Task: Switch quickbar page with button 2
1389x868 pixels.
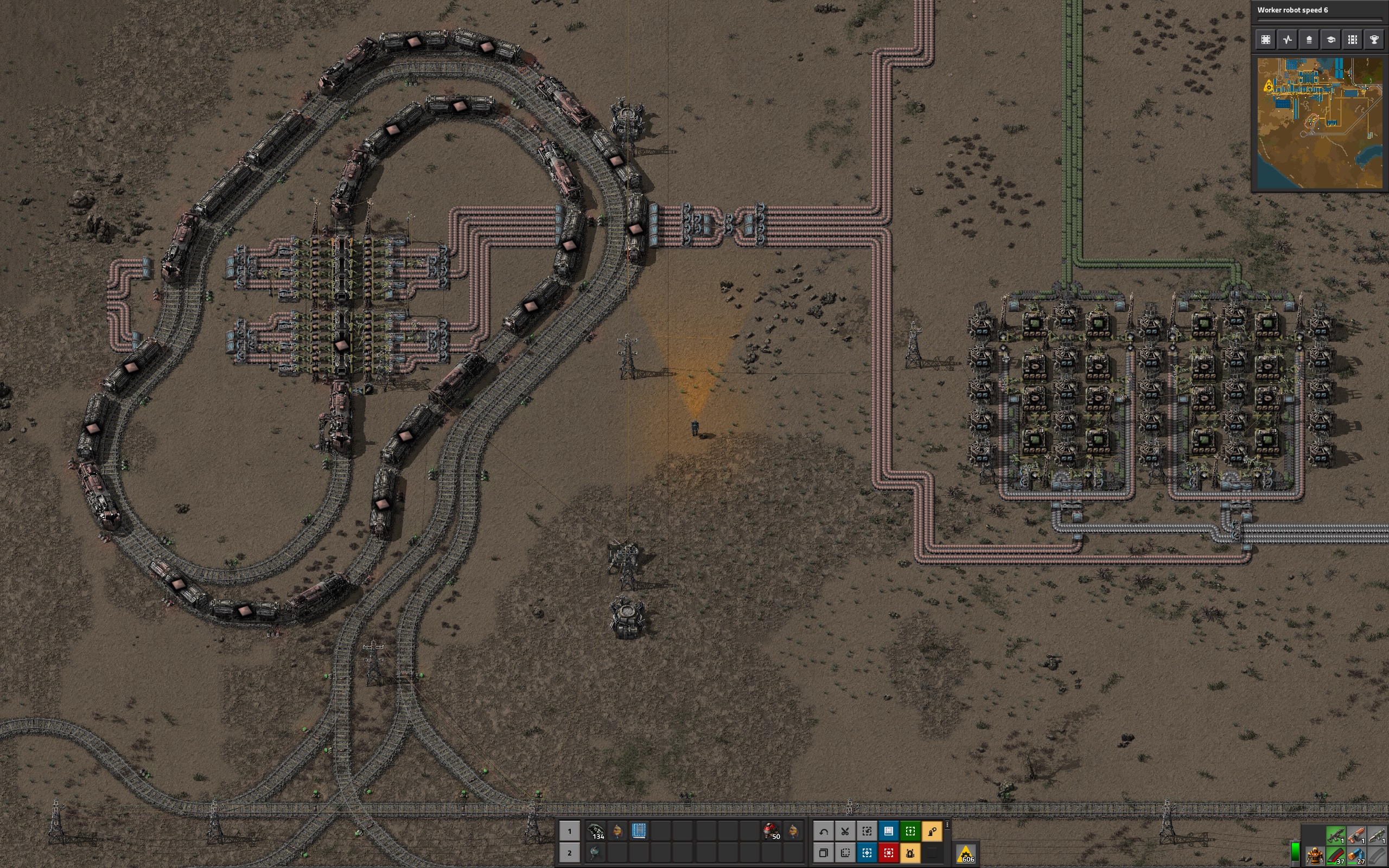Action: pyautogui.click(x=569, y=853)
